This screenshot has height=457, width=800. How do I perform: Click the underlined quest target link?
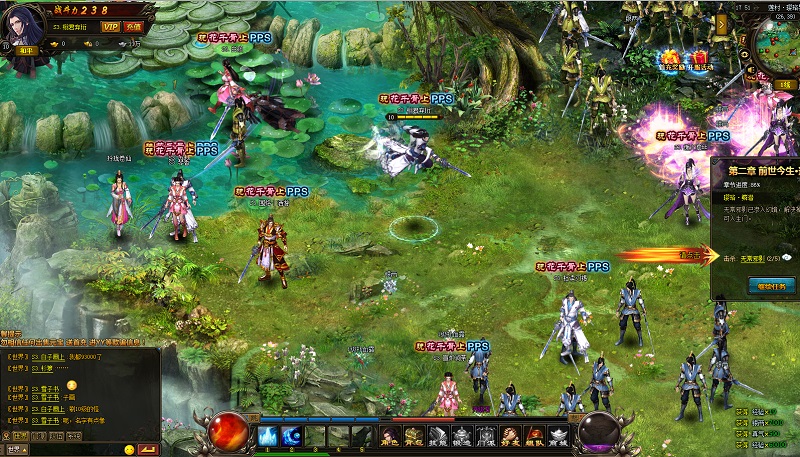[751, 258]
